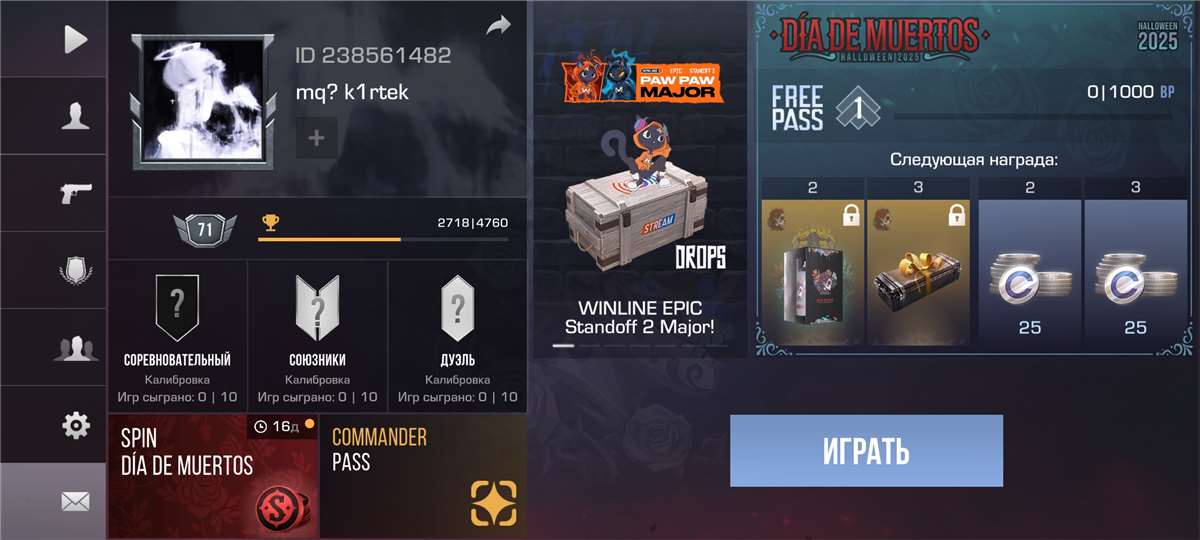Start a match with the ИГРАТЬ button

pos(866,451)
